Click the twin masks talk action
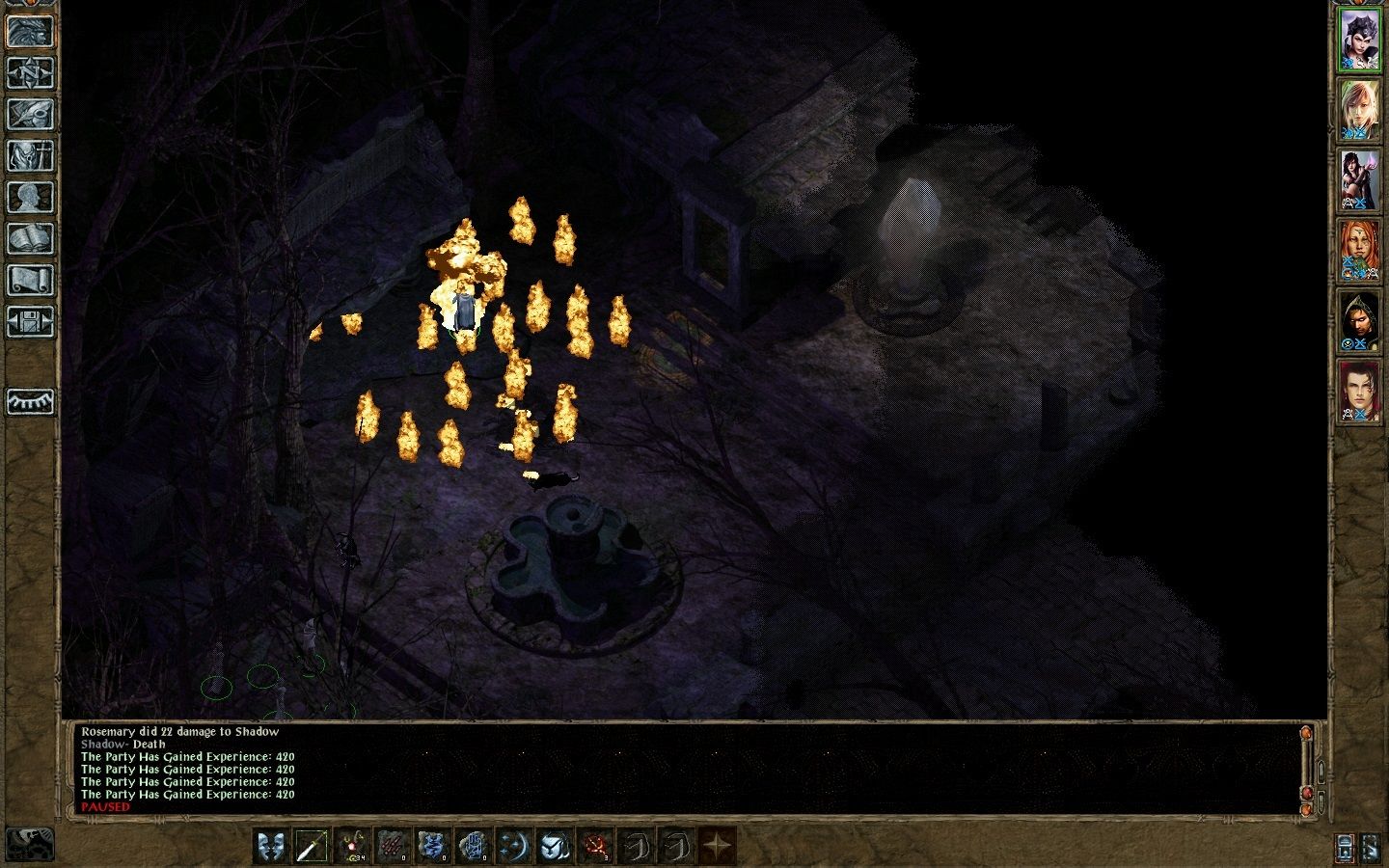The height and width of the screenshot is (868, 1389). coord(270,847)
